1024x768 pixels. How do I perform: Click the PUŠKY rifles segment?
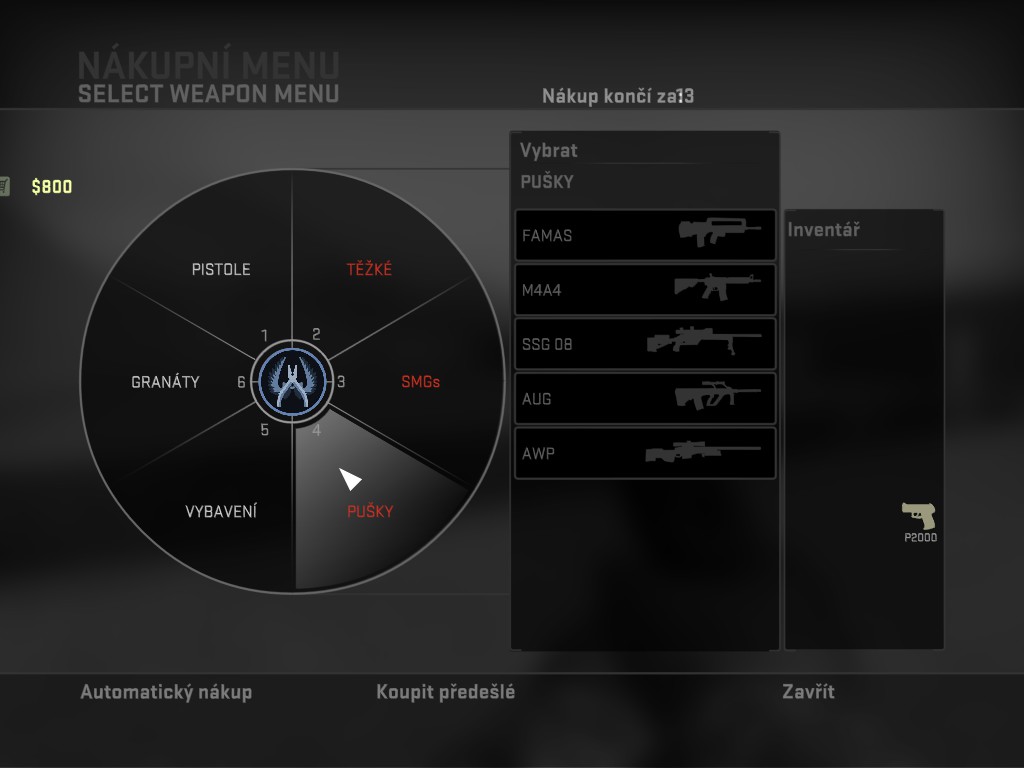(x=370, y=511)
